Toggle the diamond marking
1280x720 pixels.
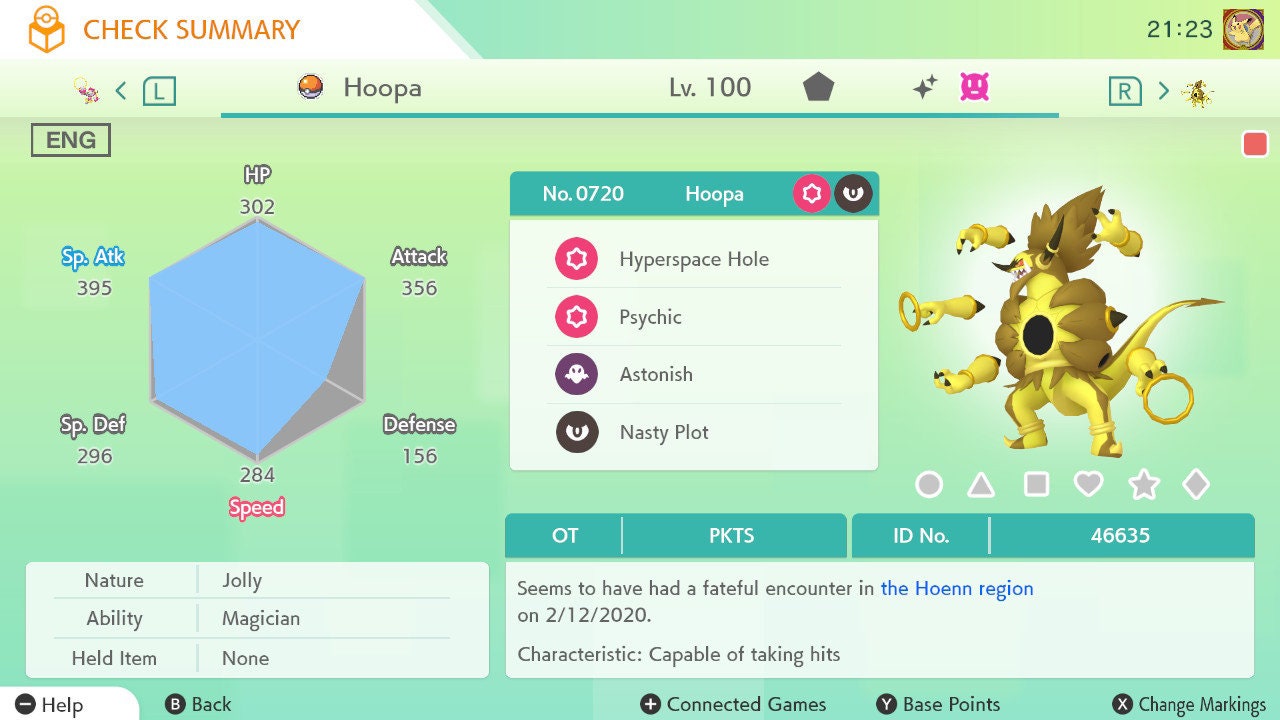(x=1195, y=485)
